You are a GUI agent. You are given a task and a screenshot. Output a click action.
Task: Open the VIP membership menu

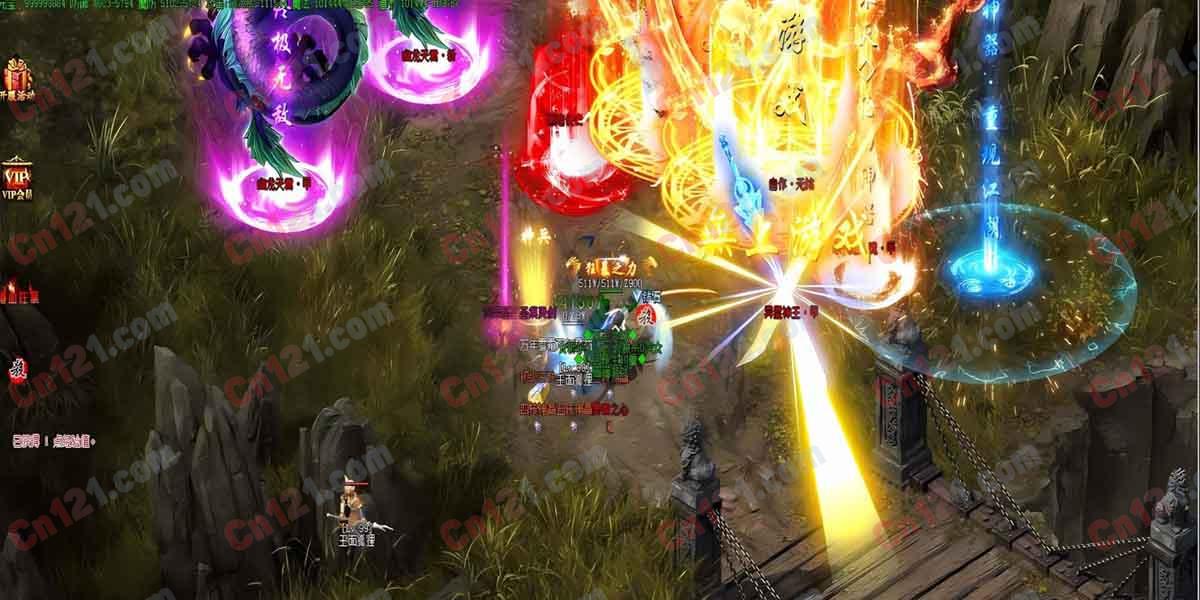[17, 178]
